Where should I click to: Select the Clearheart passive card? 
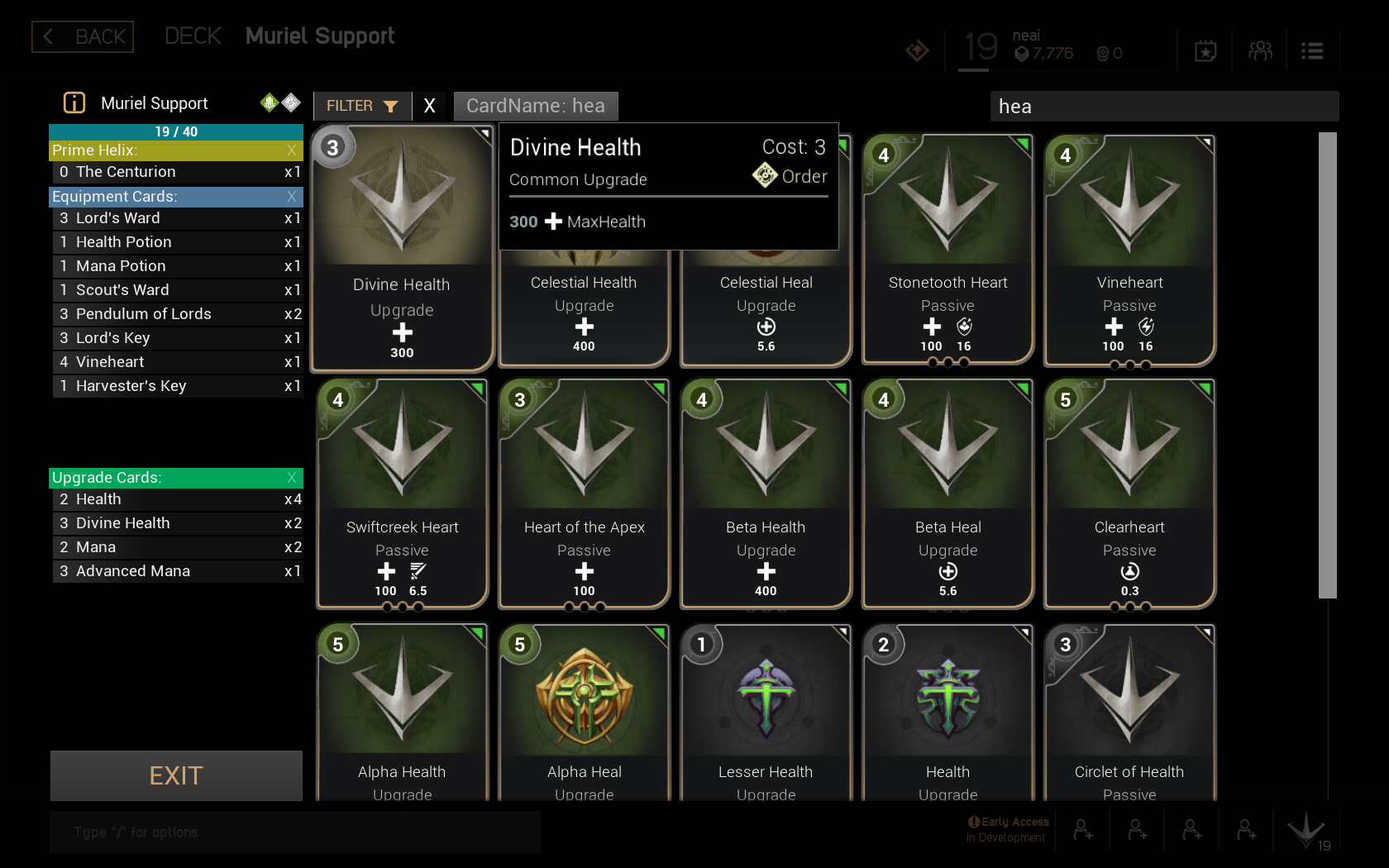[x=1129, y=493]
